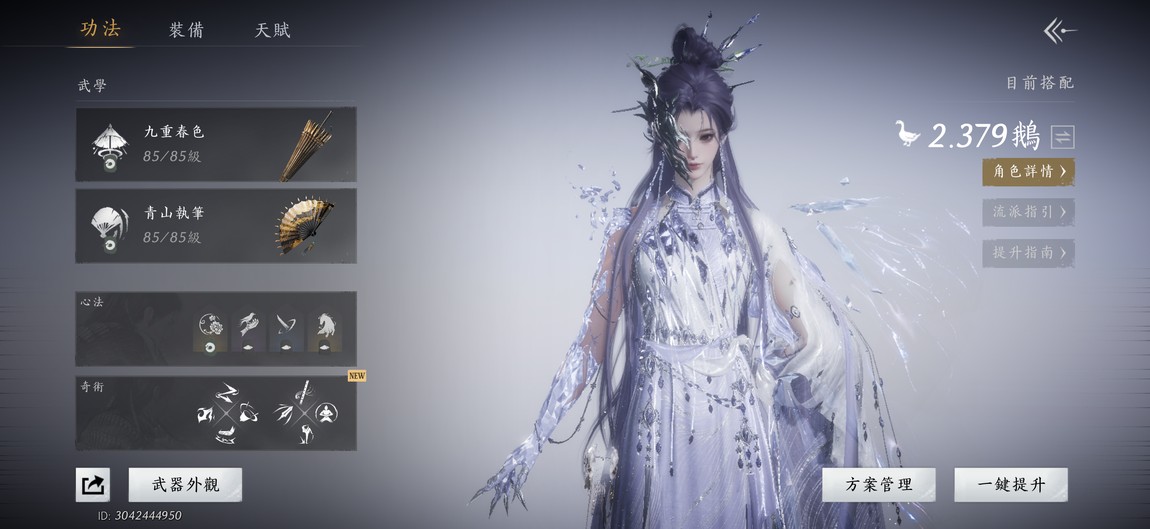Toggle the swap icon beside the score
The image size is (1150, 529).
(1062, 136)
